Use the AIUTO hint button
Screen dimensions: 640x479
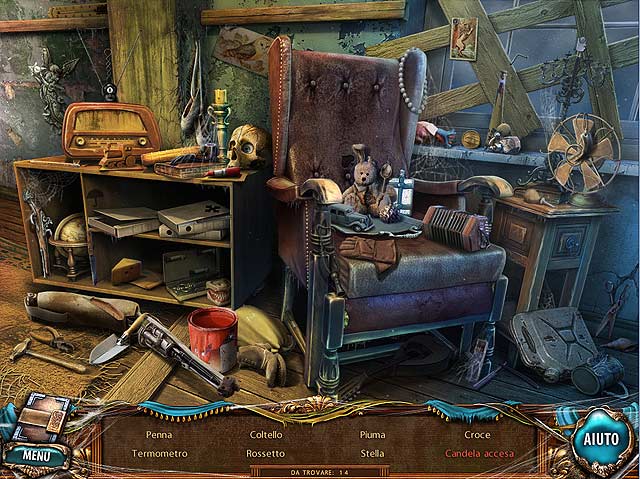tap(601, 438)
